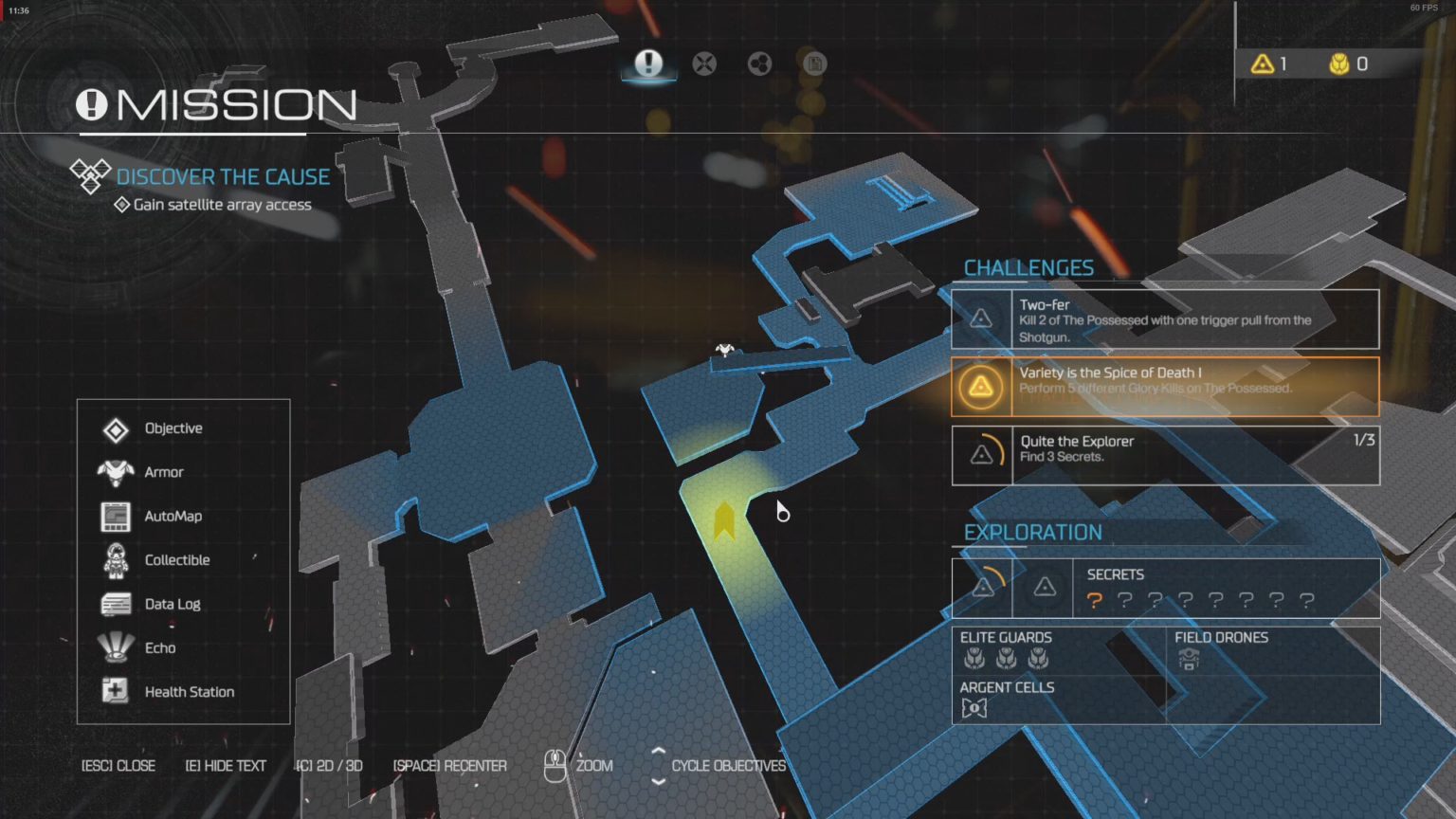Click the Armor icon in the map legend
The image size is (1456, 819).
click(x=114, y=472)
